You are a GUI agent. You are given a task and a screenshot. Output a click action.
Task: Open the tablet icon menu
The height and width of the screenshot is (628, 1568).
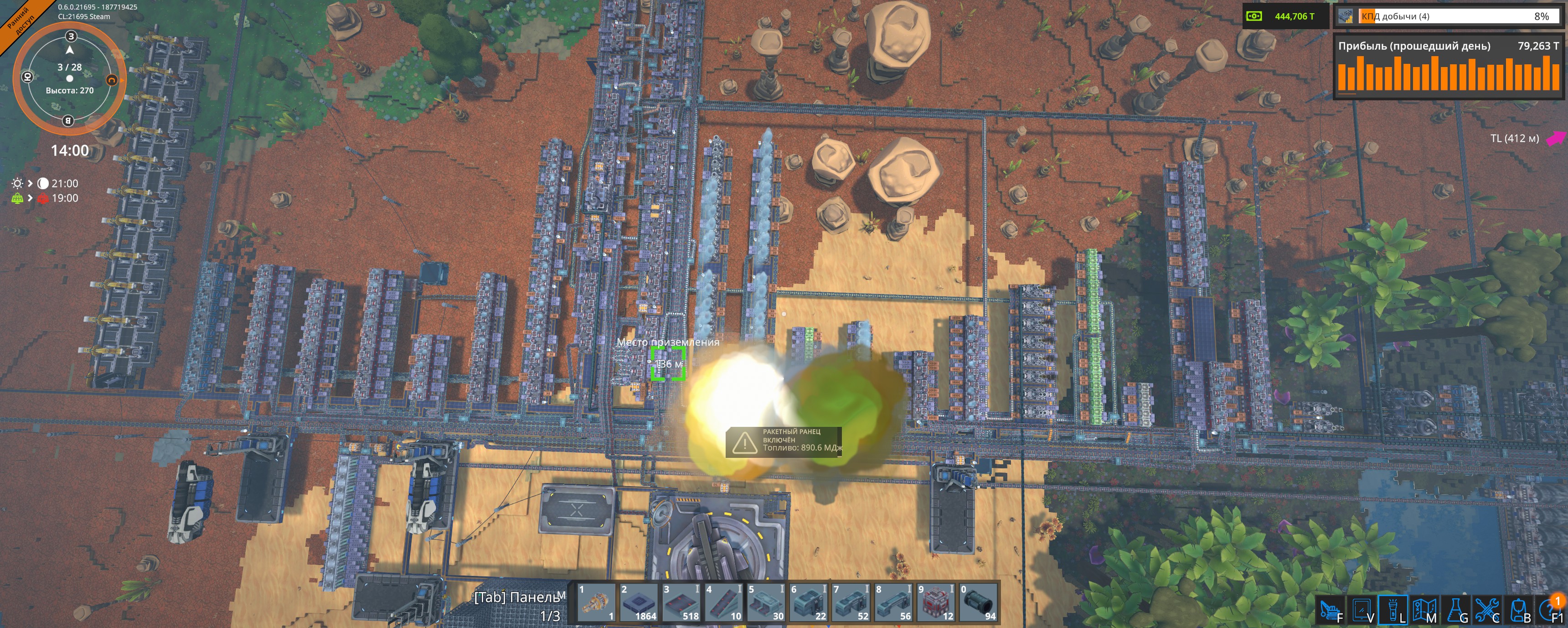(1362, 610)
